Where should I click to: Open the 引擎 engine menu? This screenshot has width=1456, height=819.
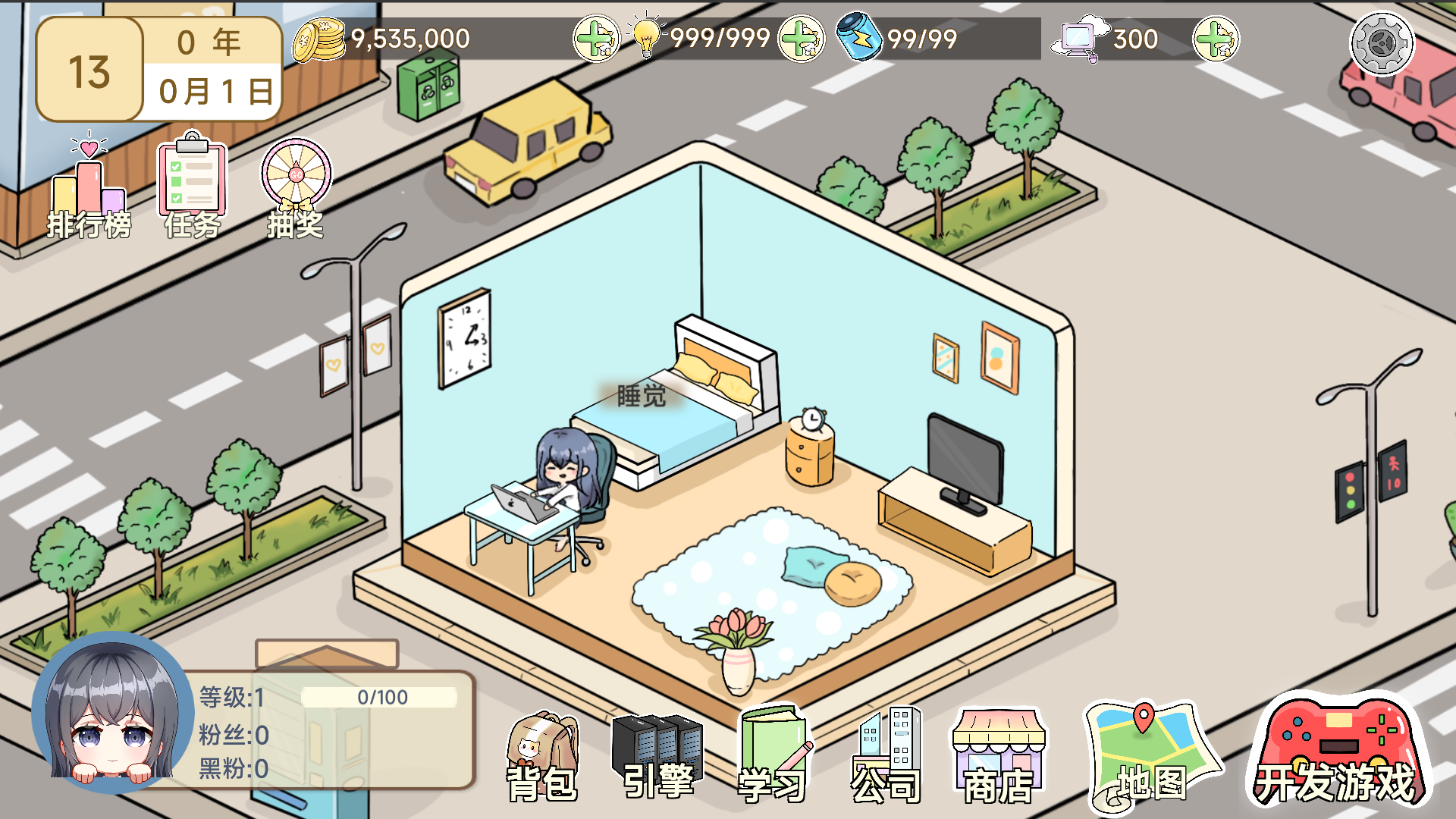pyautogui.click(x=657, y=758)
